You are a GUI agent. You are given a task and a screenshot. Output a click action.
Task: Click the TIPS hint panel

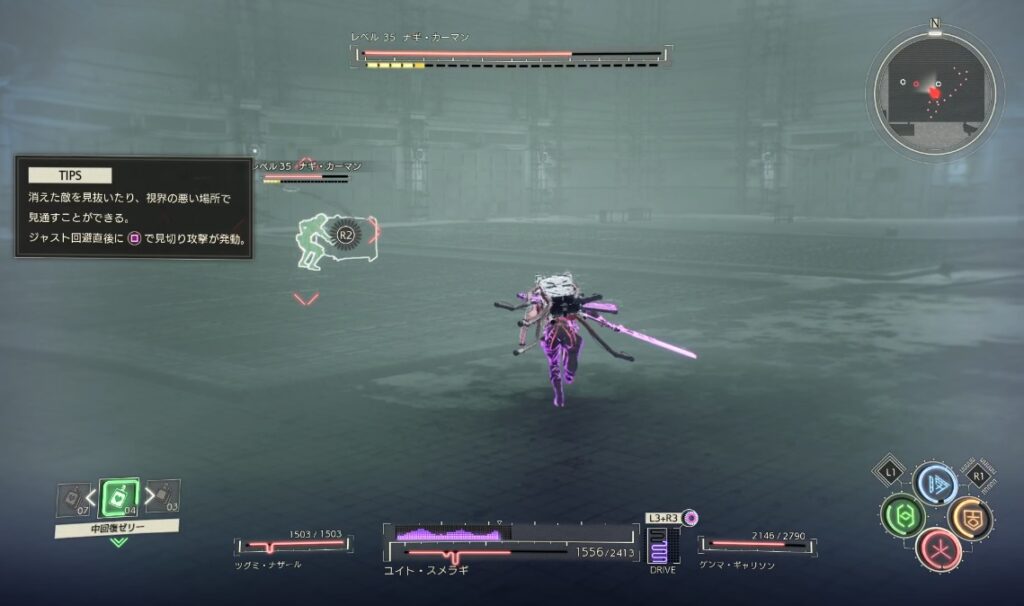point(133,209)
